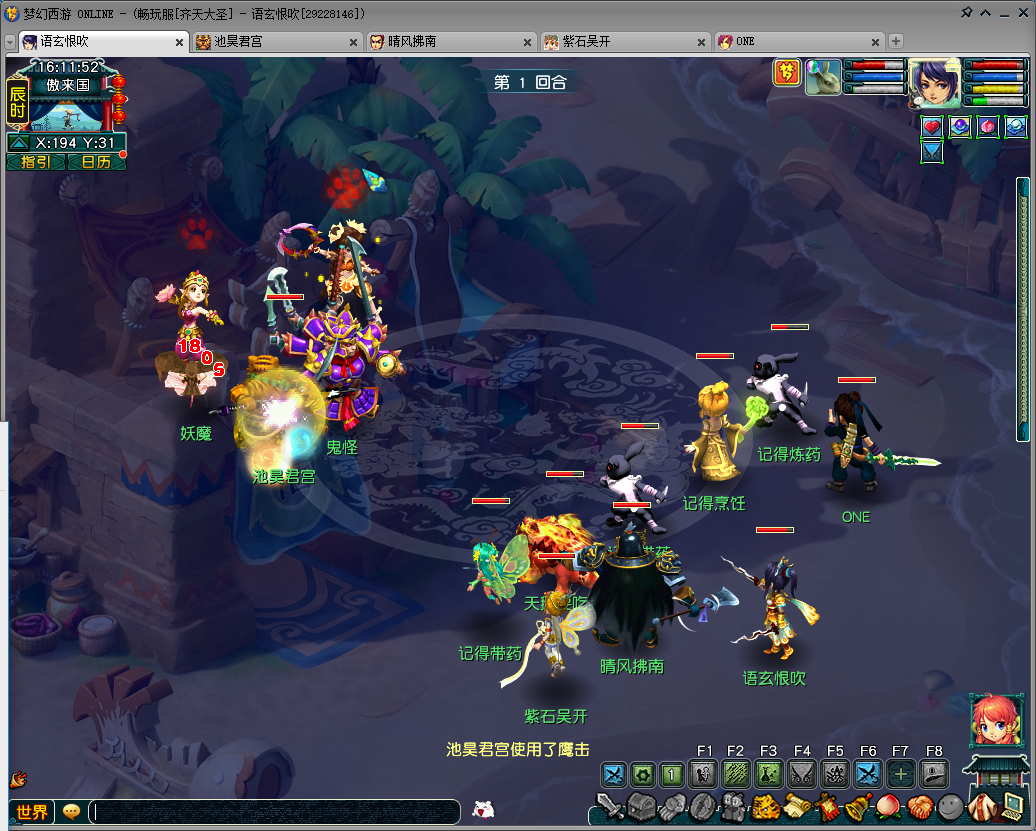Activate the F3 potion flask skill

click(x=769, y=773)
